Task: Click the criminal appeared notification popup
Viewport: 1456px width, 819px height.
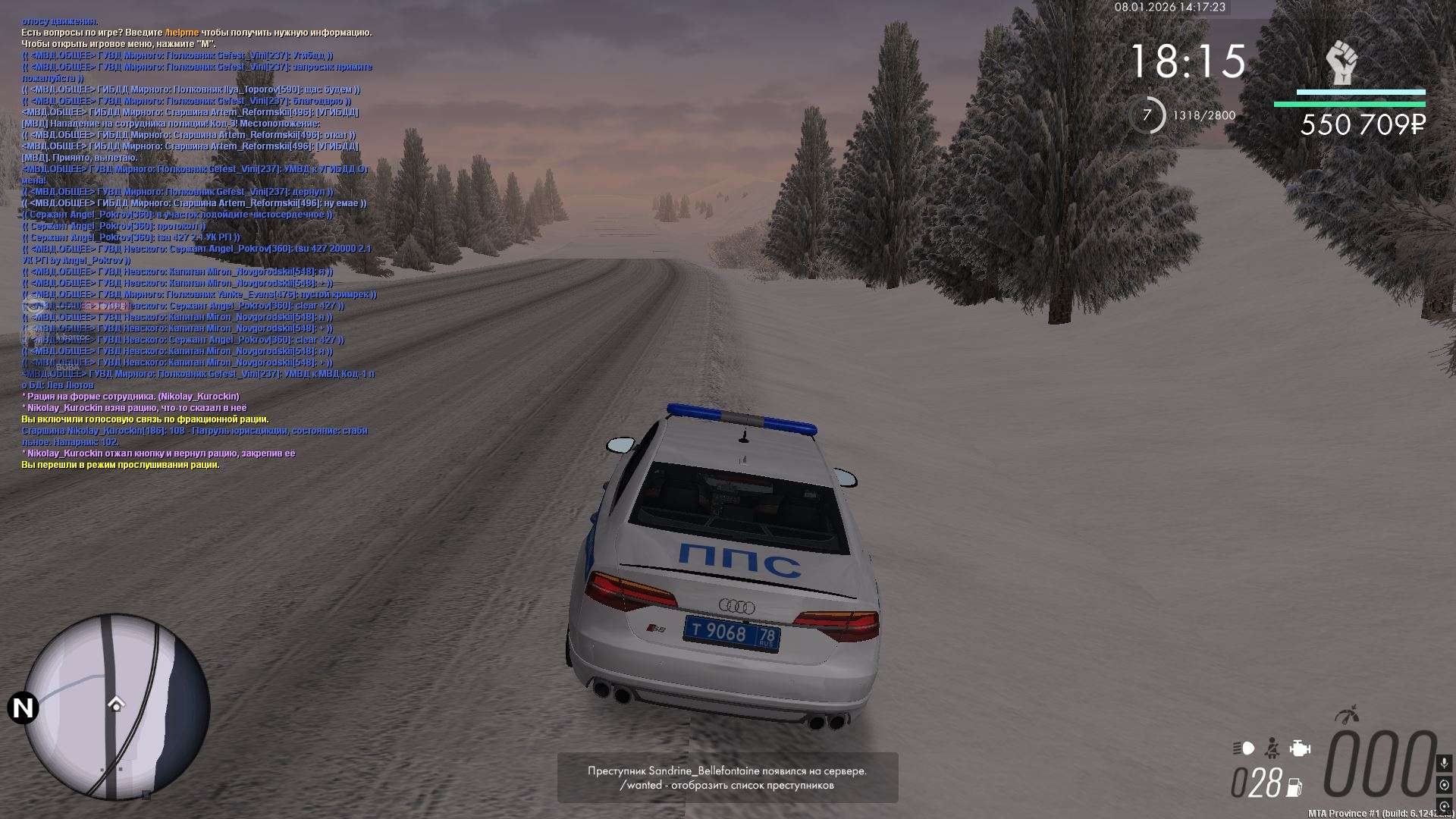Action: click(x=727, y=777)
